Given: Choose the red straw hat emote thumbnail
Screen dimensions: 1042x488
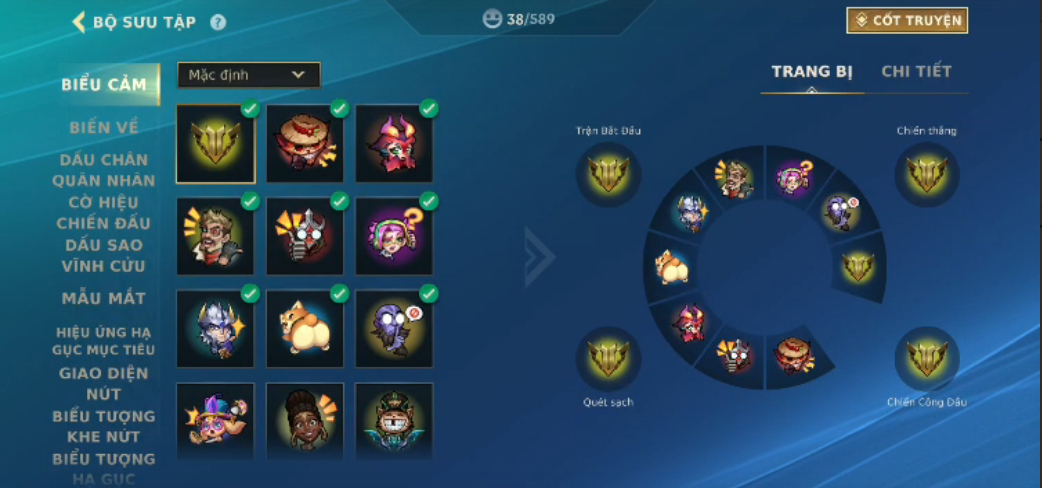Looking at the screenshot, I should point(305,144).
